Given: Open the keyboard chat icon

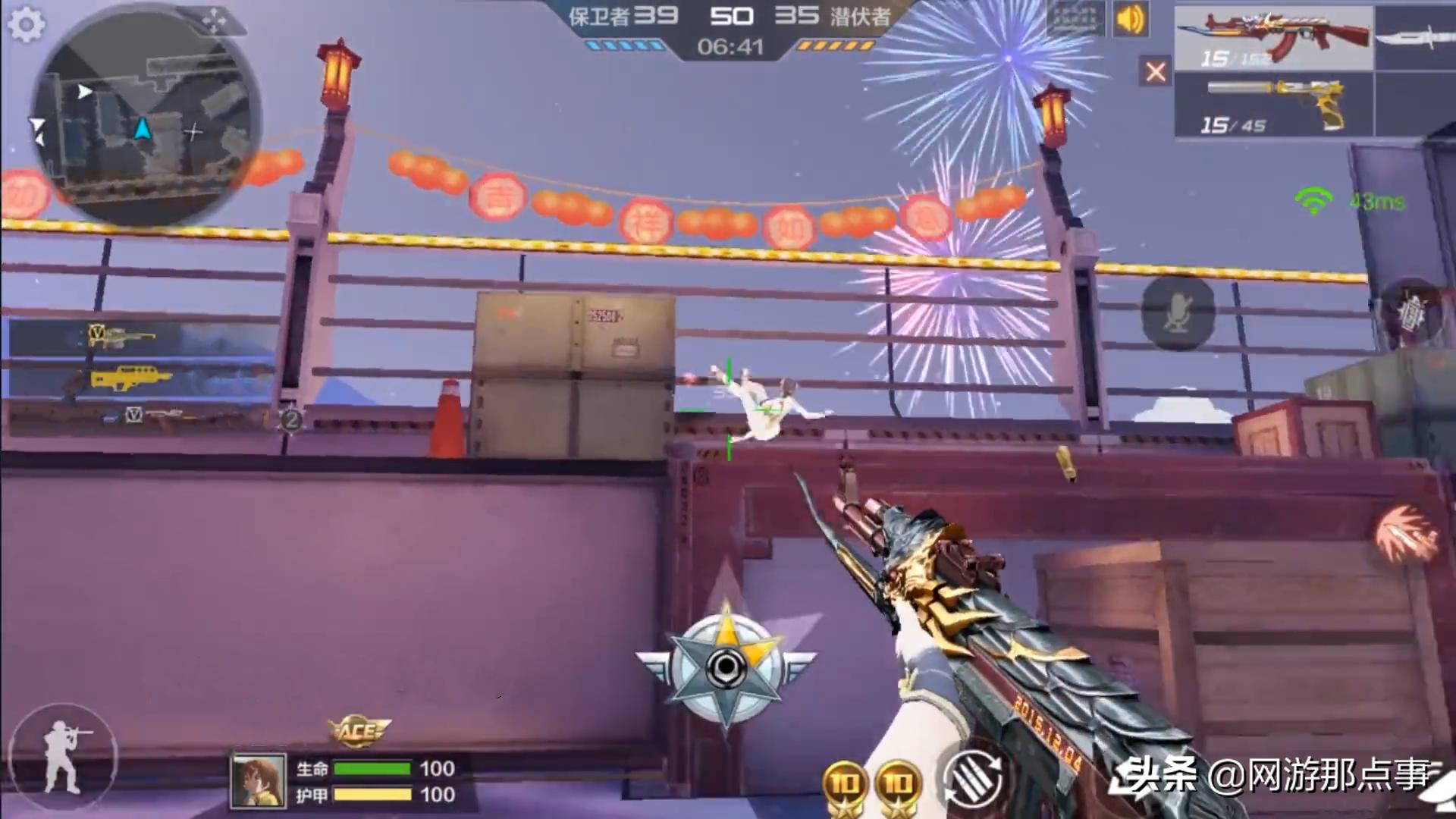Looking at the screenshot, I should click(1075, 19).
